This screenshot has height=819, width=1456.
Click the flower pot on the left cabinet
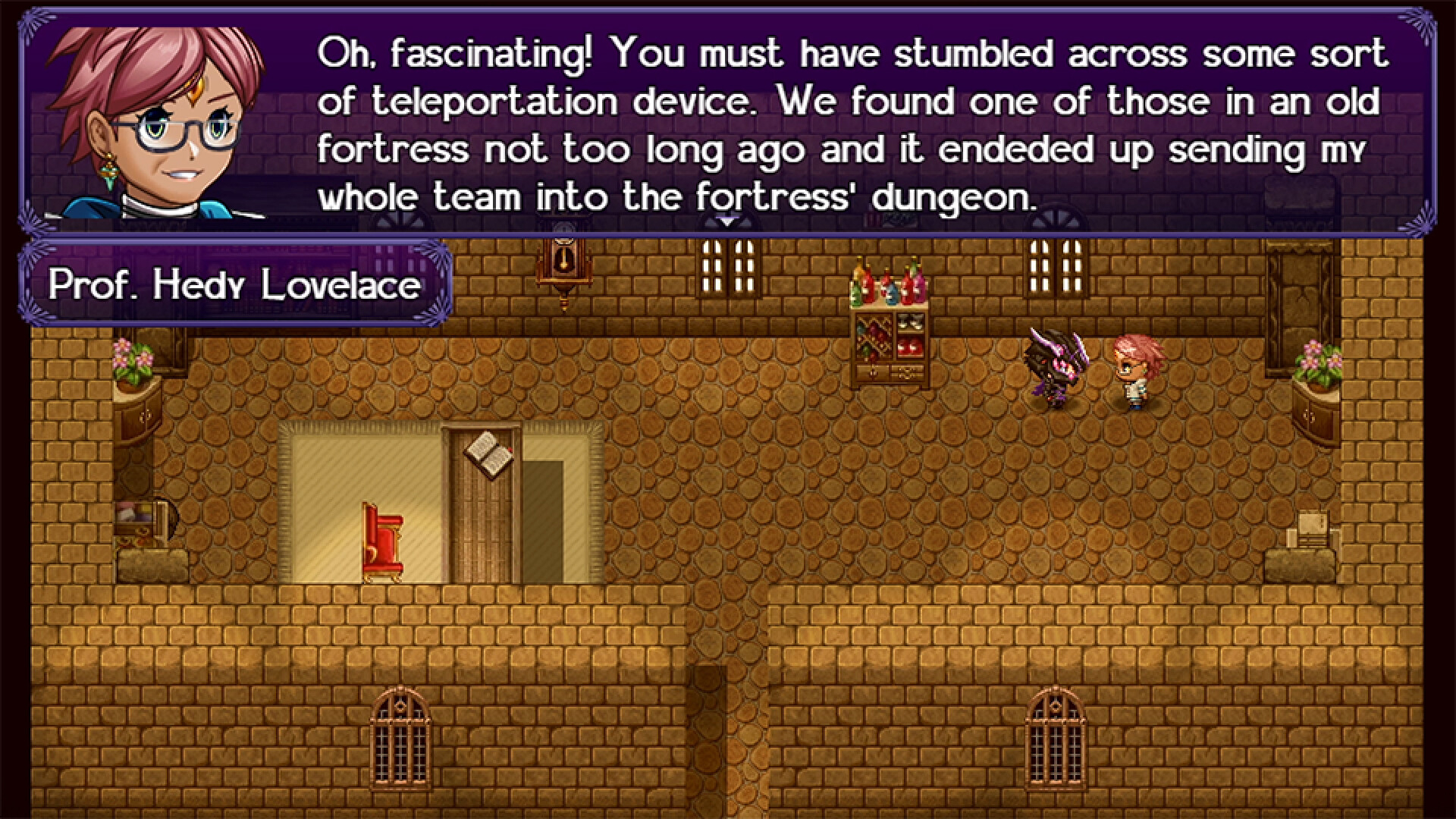(133, 360)
